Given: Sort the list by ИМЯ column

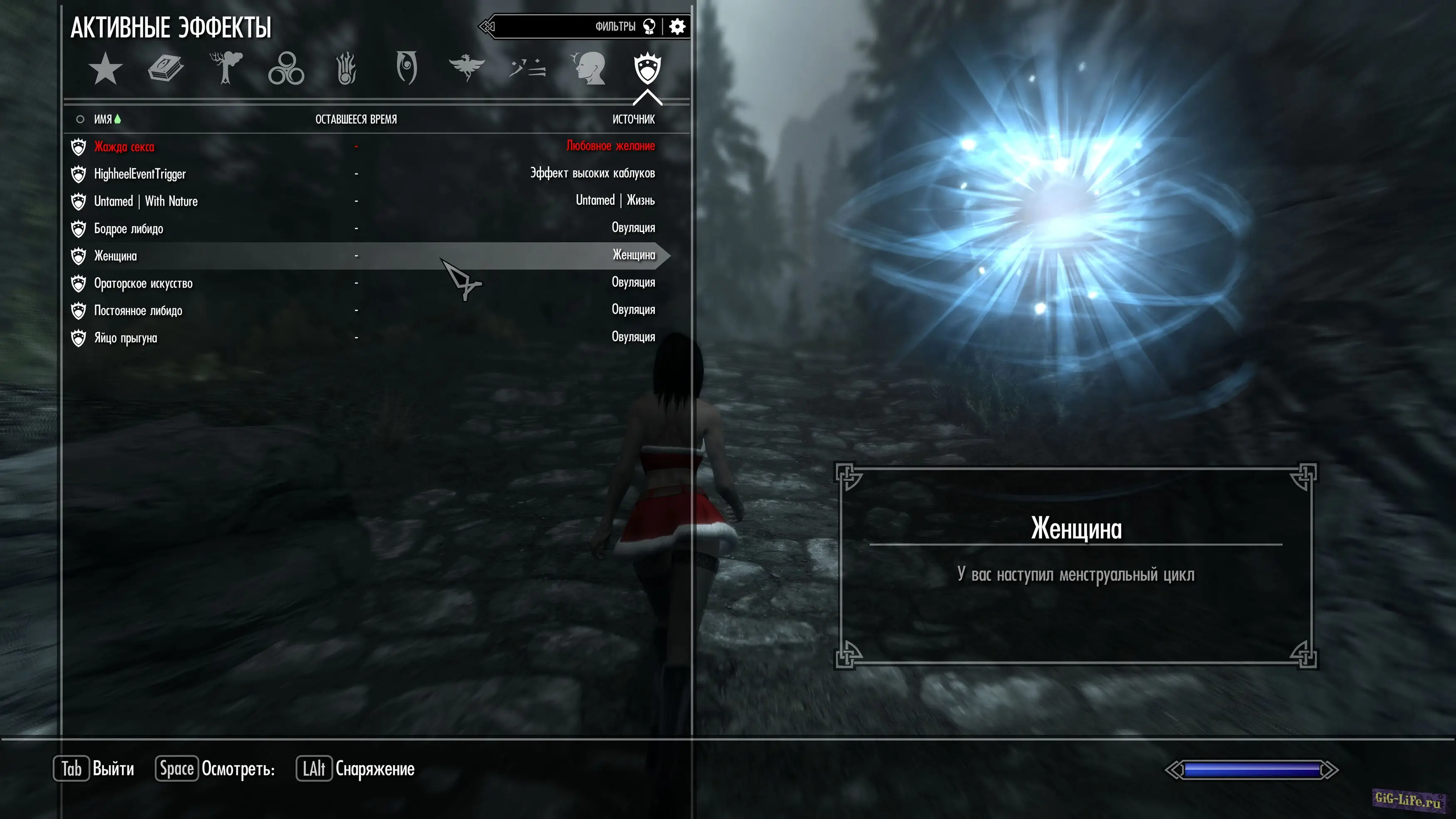Looking at the screenshot, I should point(103,119).
